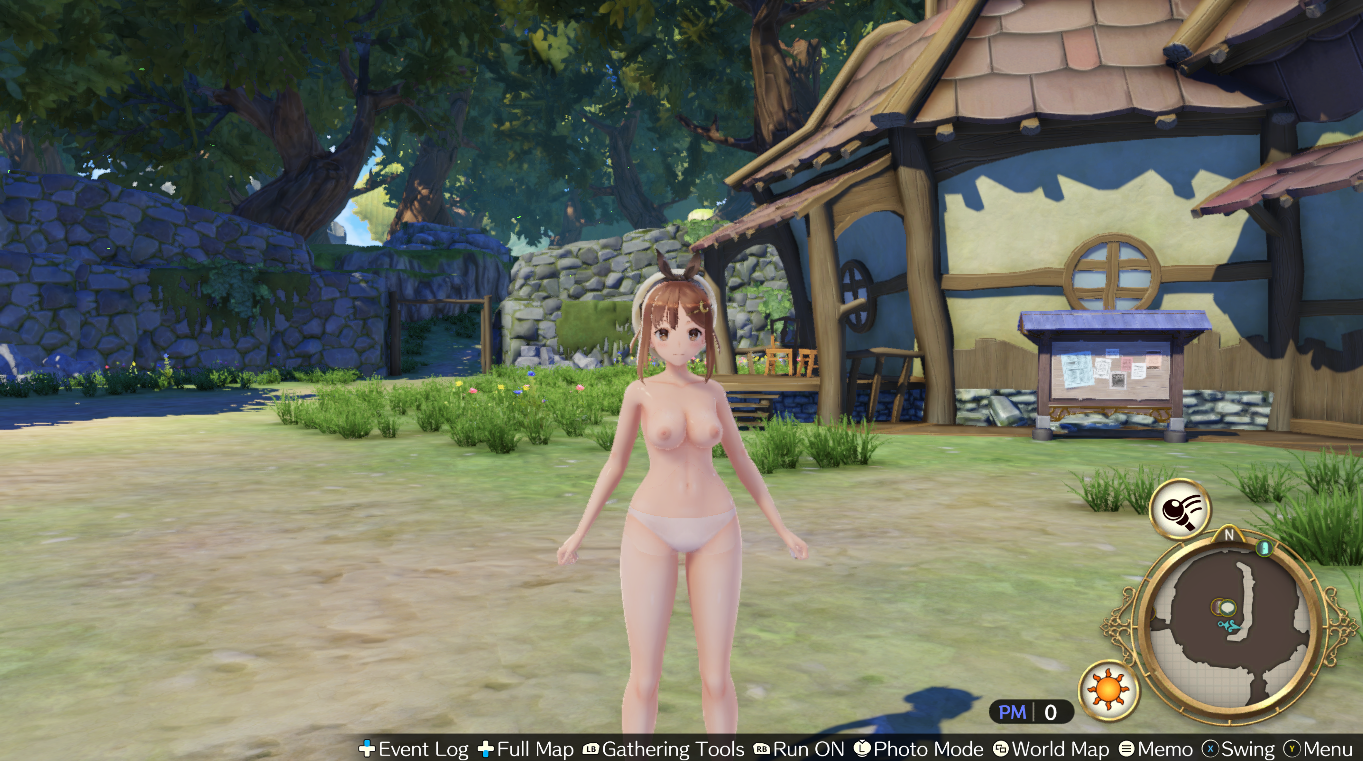This screenshot has width=1363, height=761.
Task: Show the Full Map
Action: [526, 749]
